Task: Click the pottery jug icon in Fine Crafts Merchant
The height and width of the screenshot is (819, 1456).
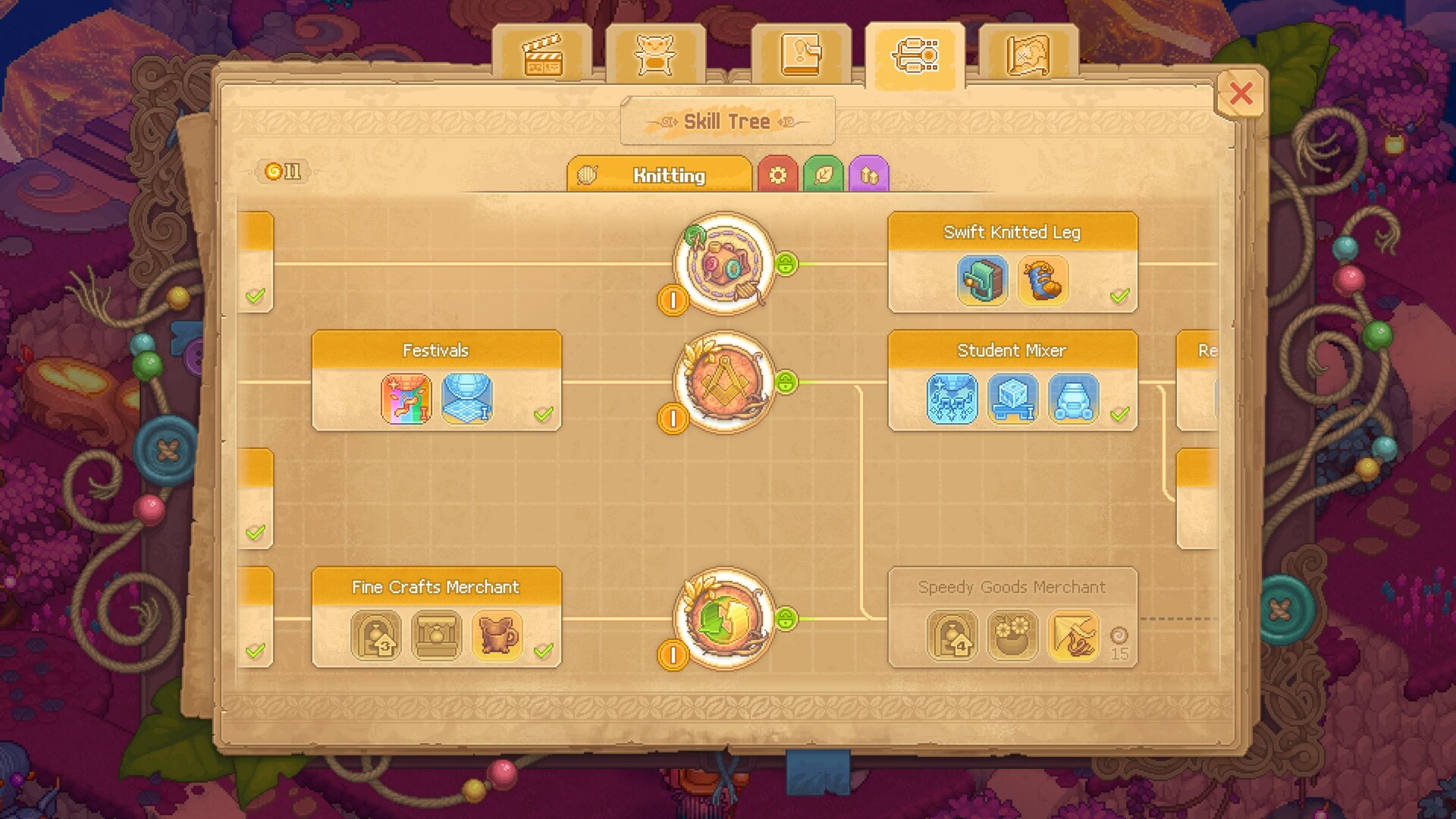Action: pos(497,636)
